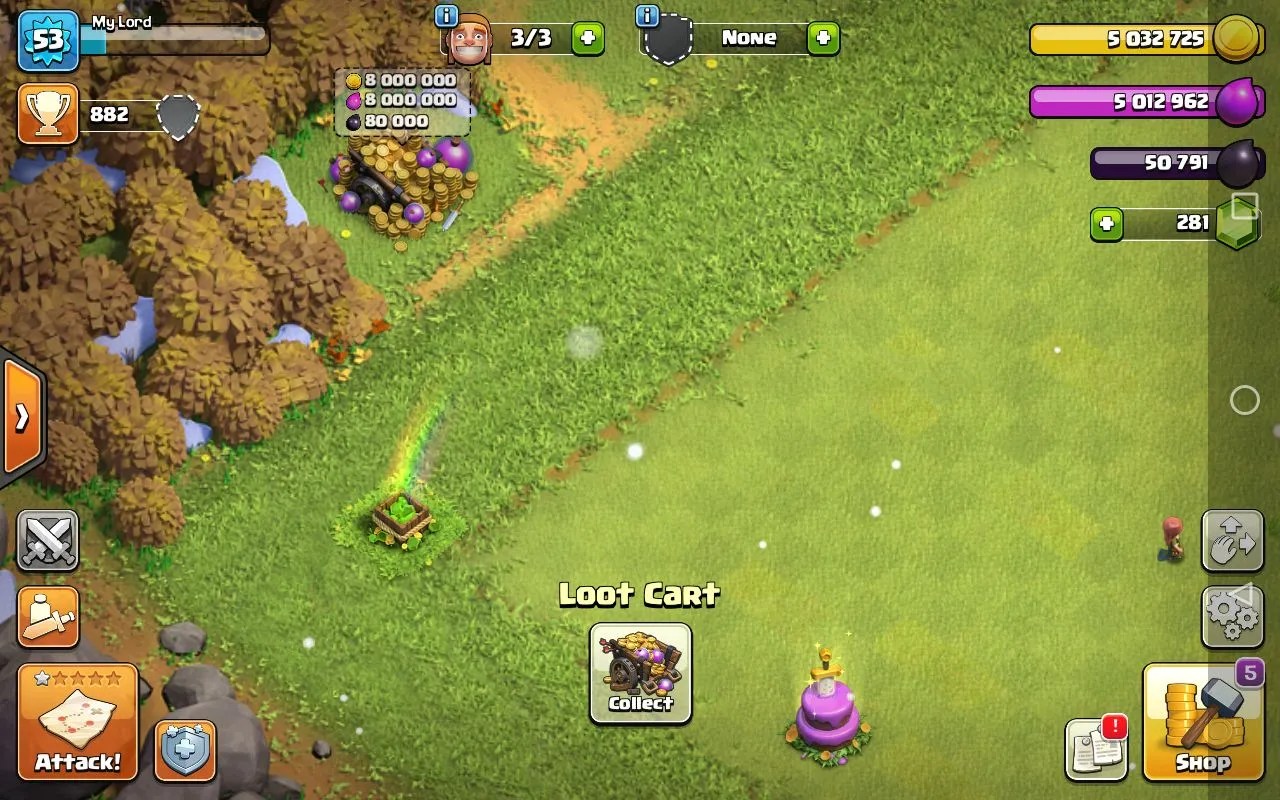Open the army overview crossed swords
1280x800 pixels.
pyautogui.click(x=47, y=541)
